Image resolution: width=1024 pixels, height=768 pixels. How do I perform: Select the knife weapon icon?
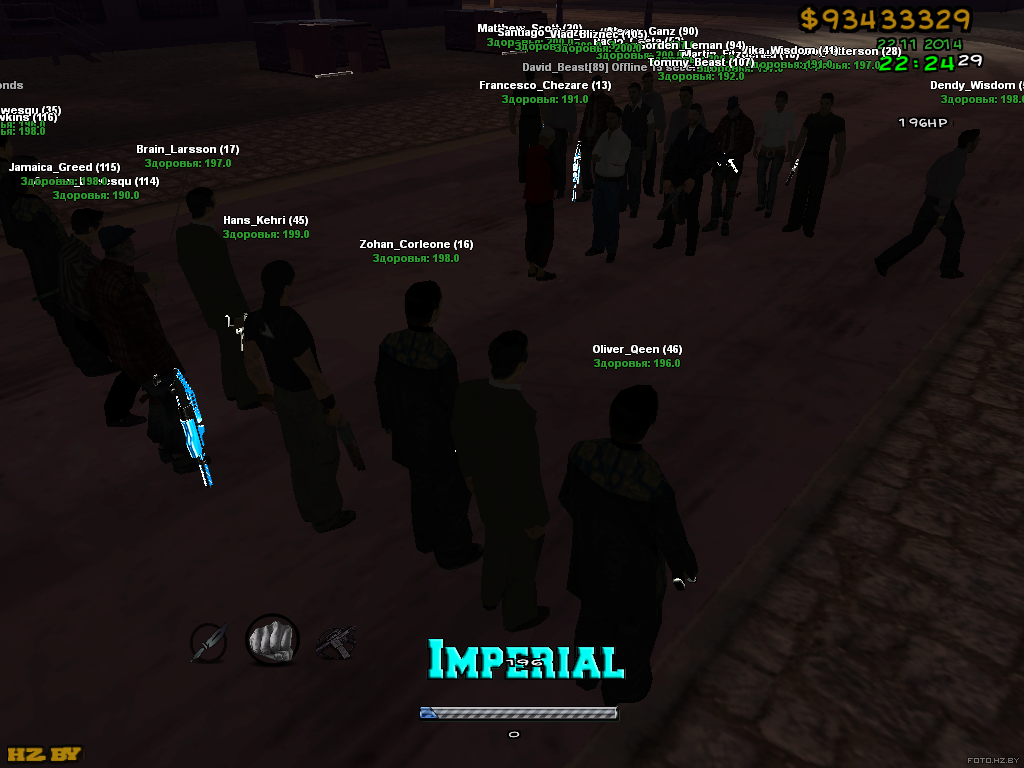click(x=209, y=642)
